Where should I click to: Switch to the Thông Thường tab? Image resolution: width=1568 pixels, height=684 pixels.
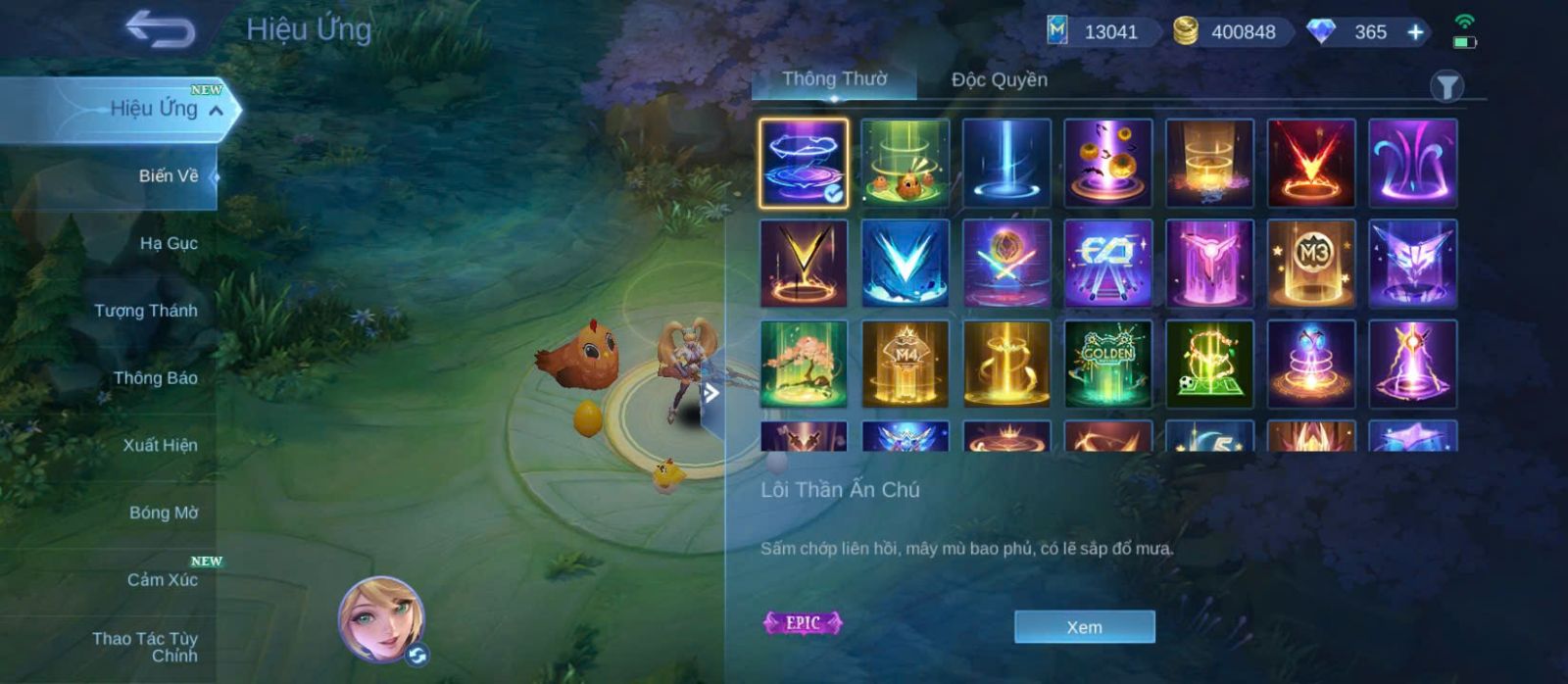[834, 80]
